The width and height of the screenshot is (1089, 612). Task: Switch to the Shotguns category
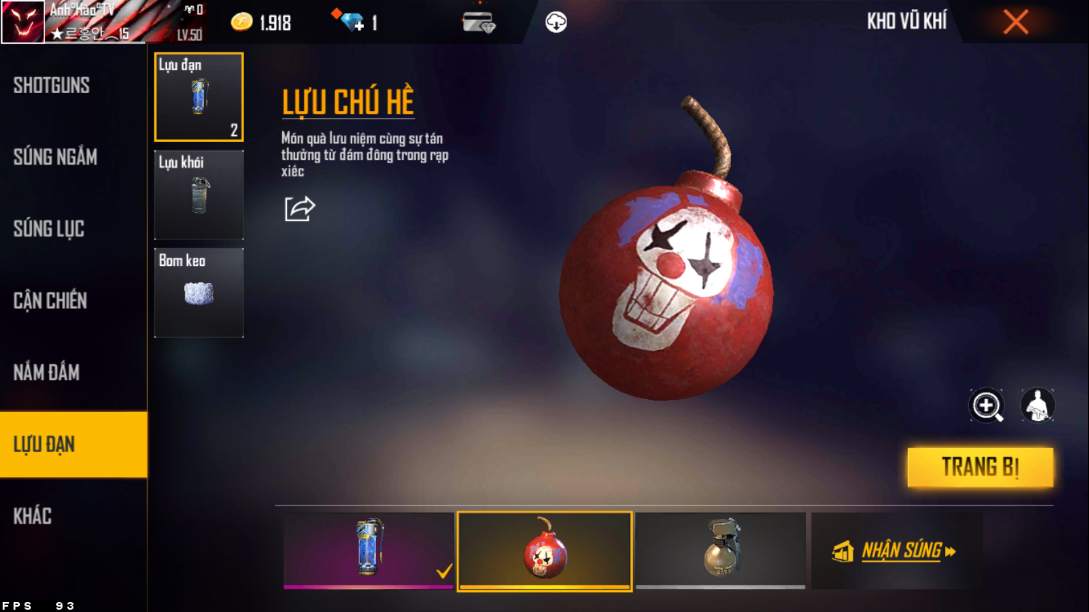point(52,86)
